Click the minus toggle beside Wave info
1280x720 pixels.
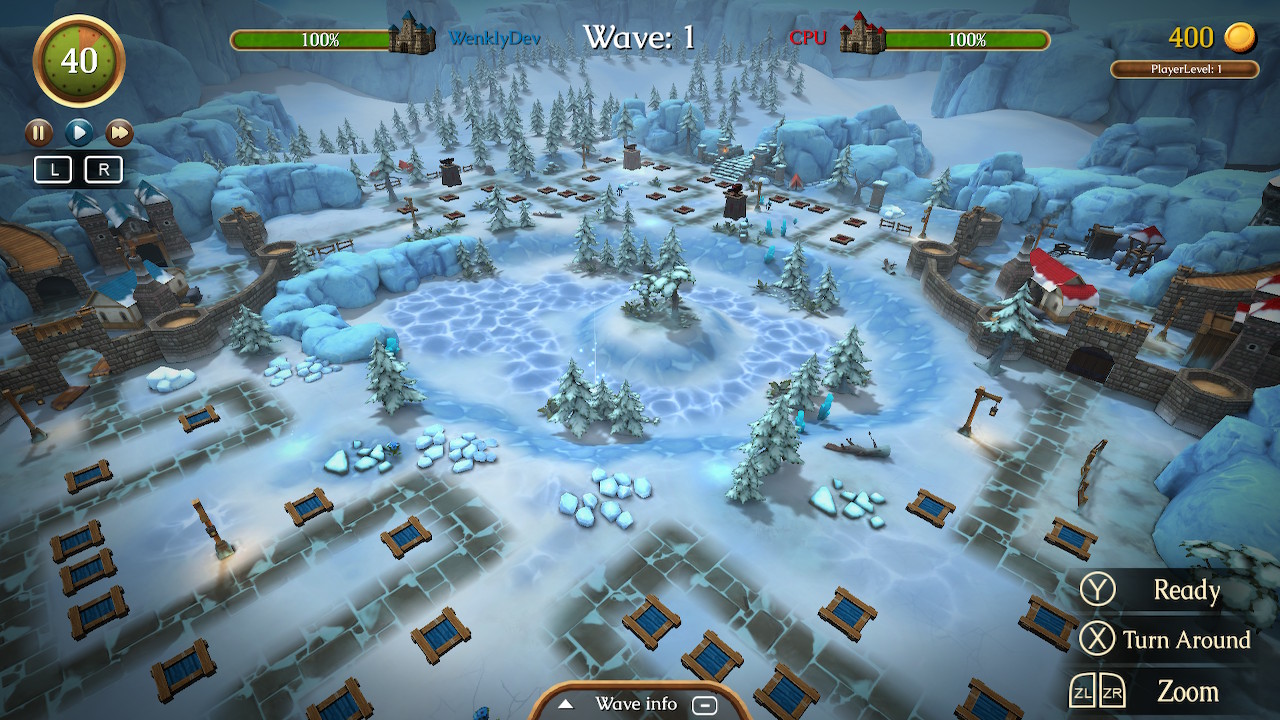706,705
